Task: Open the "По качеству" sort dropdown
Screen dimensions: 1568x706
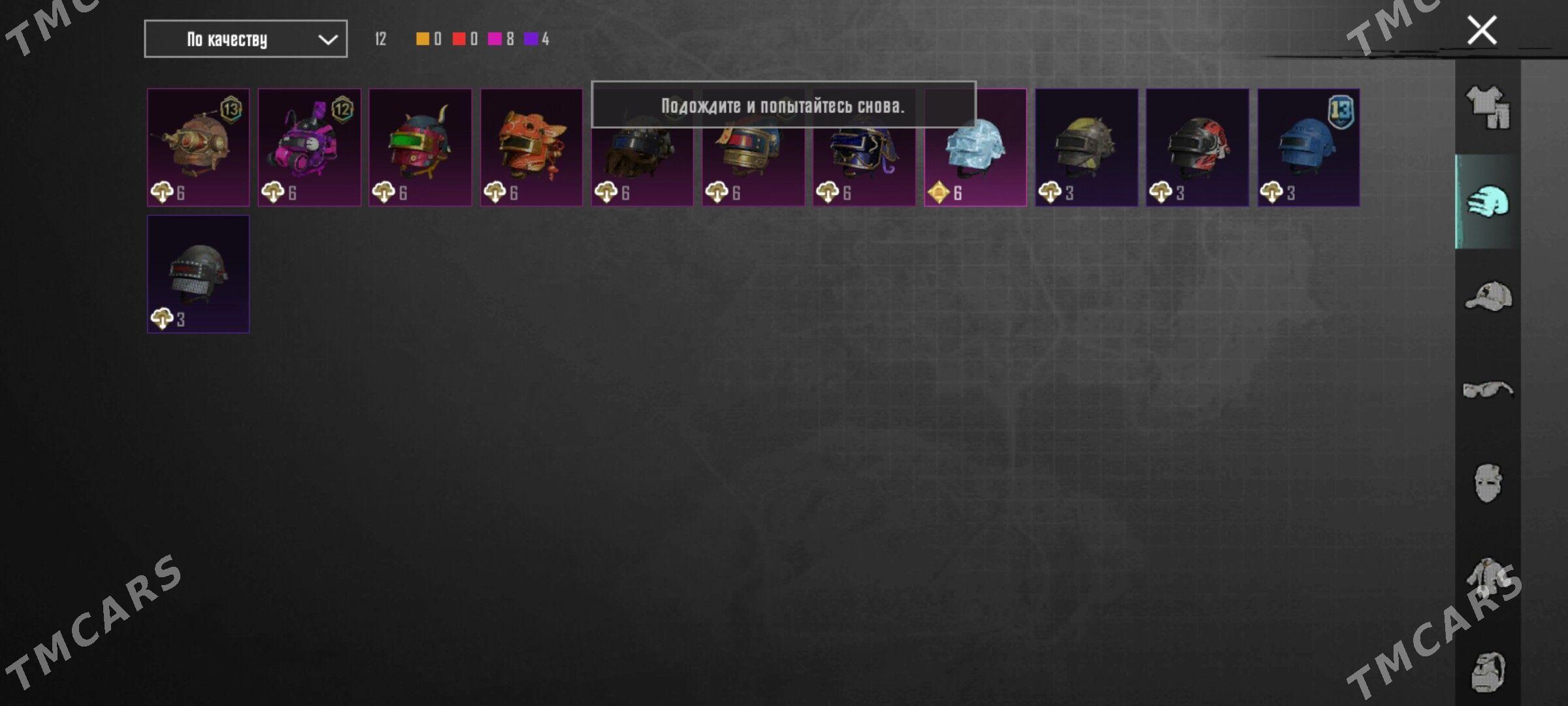Action: 245,39
